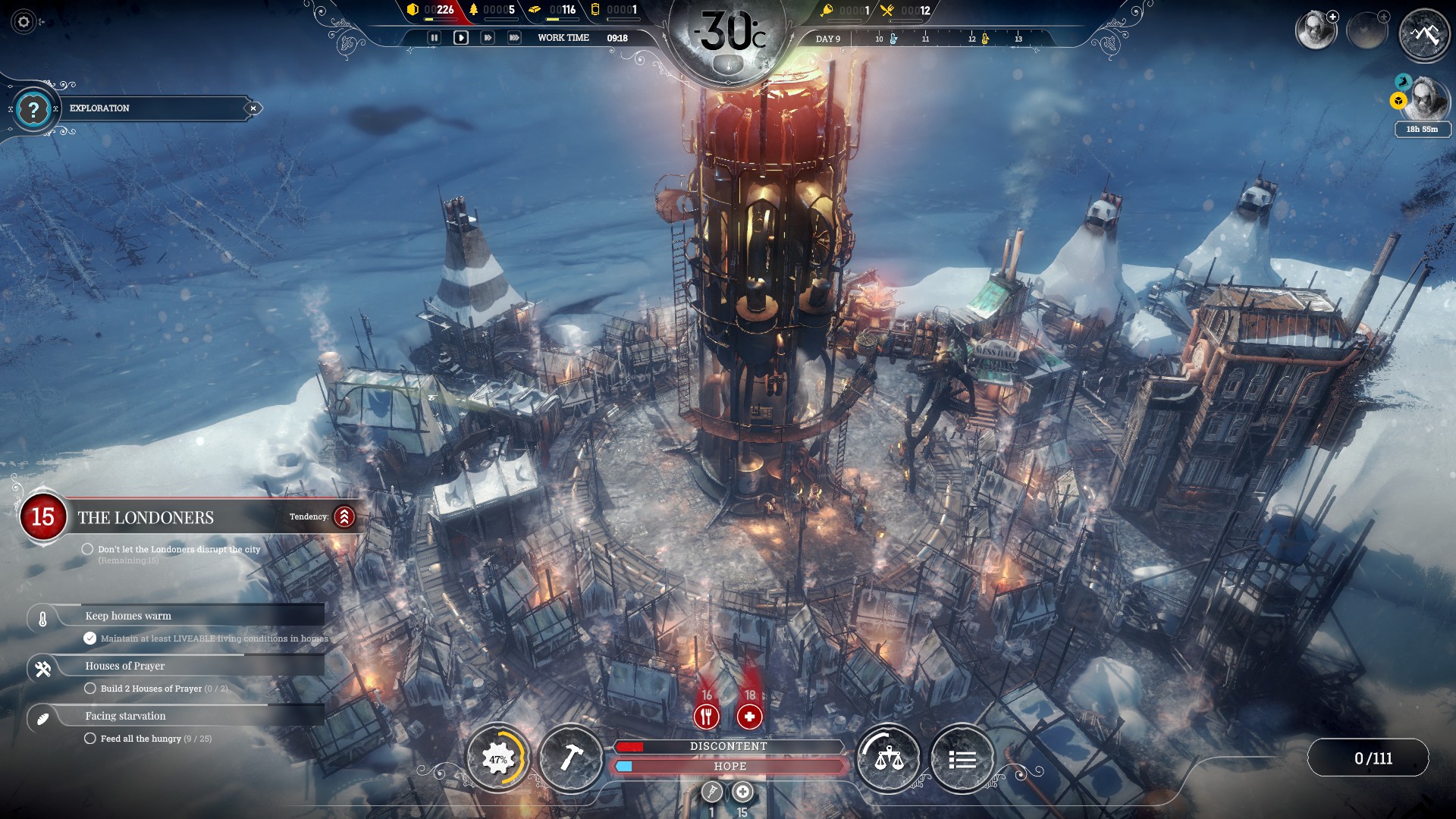Add a new scout team with plus
Image resolution: width=1456 pixels, height=819 pixels.
point(1332,17)
